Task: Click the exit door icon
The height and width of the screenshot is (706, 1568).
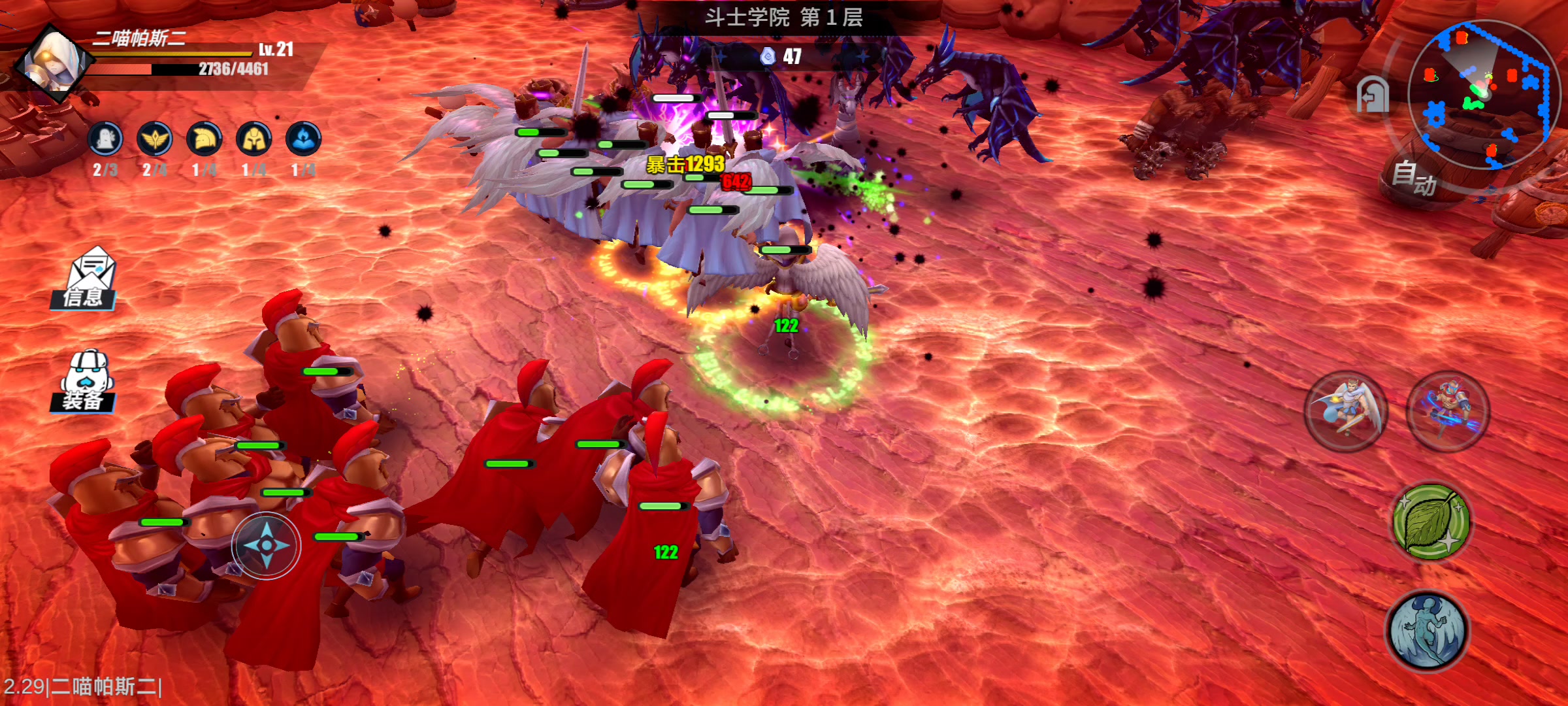Action: tap(1371, 96)
